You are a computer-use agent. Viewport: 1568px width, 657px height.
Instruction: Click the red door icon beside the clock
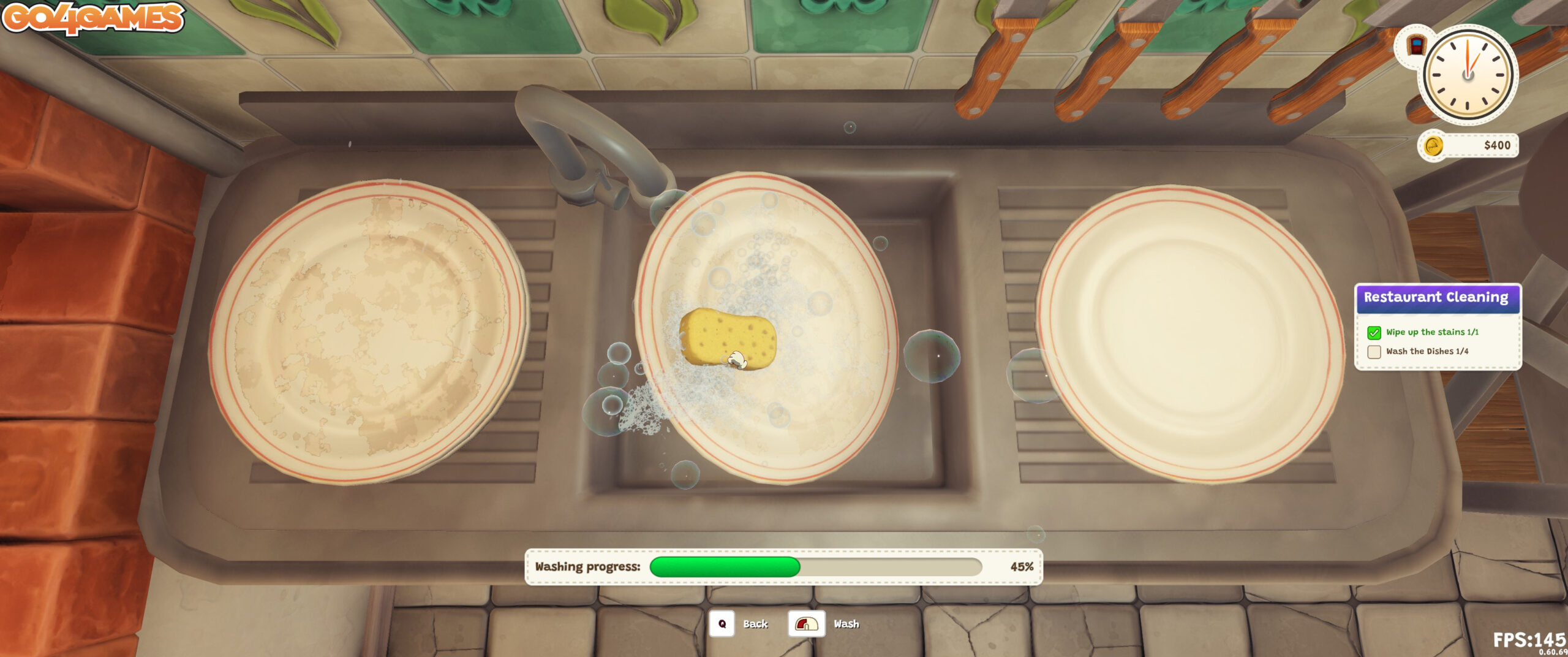(x=1415, y=45)
